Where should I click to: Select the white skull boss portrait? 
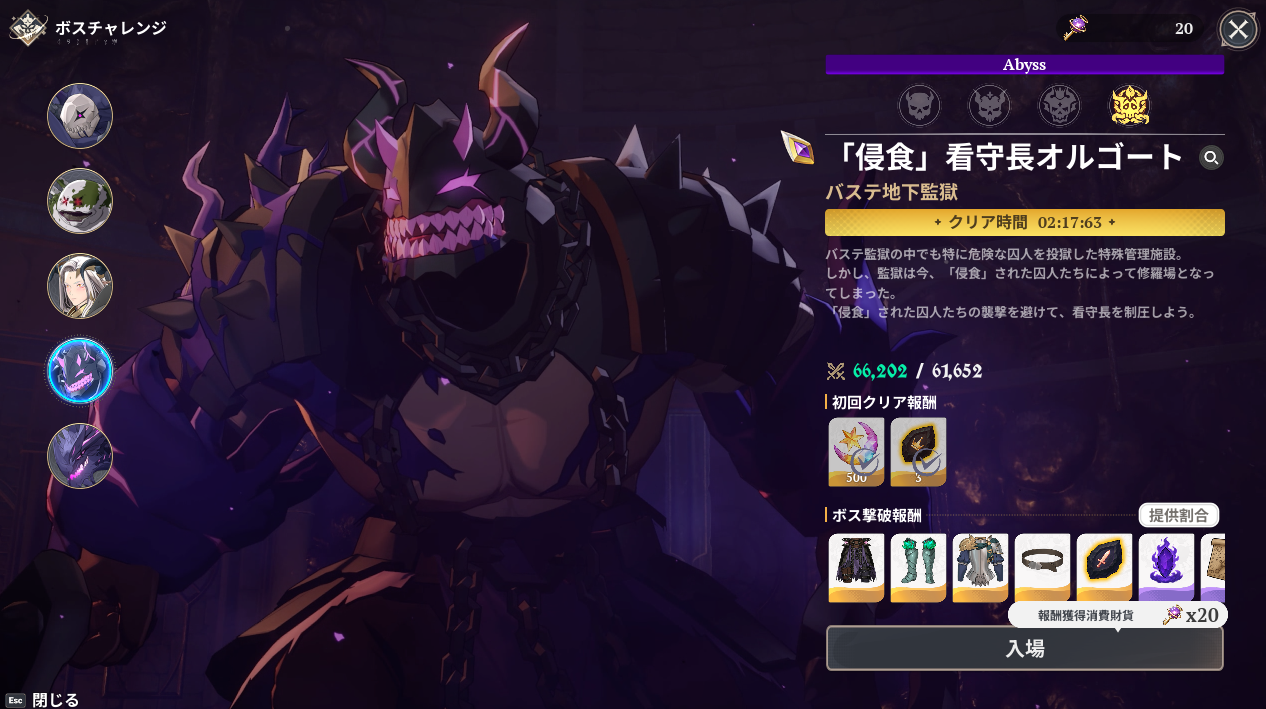click(x=80, y=116)
